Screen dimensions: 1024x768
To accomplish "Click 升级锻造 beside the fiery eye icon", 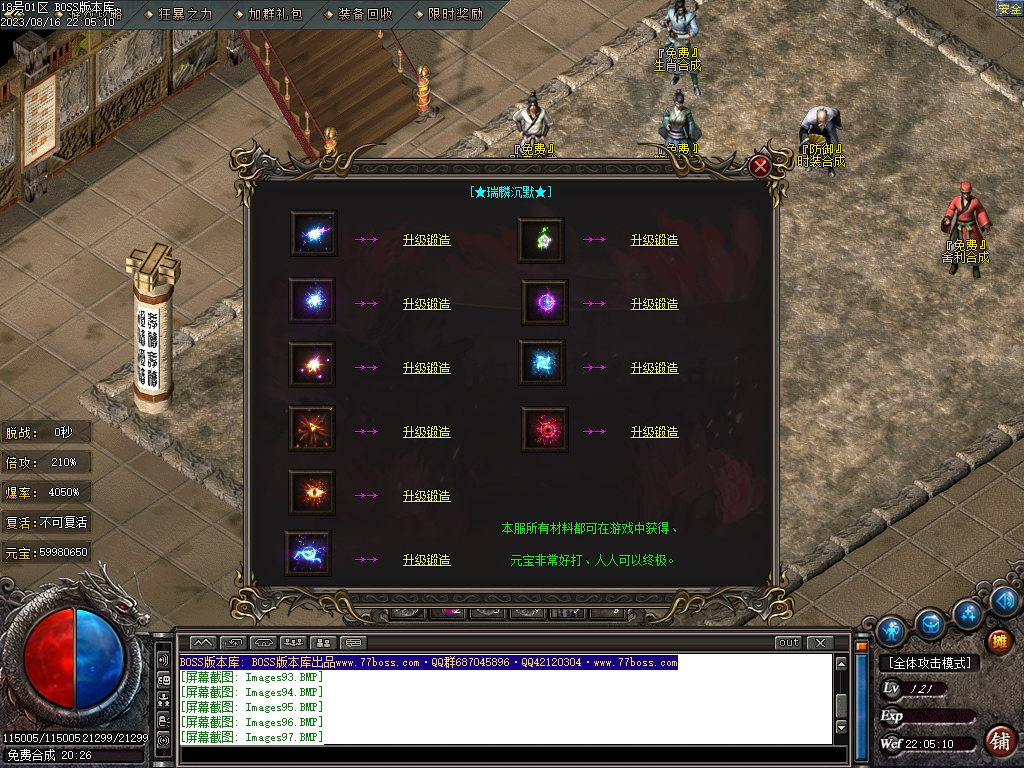I will (x=426, y=496).
